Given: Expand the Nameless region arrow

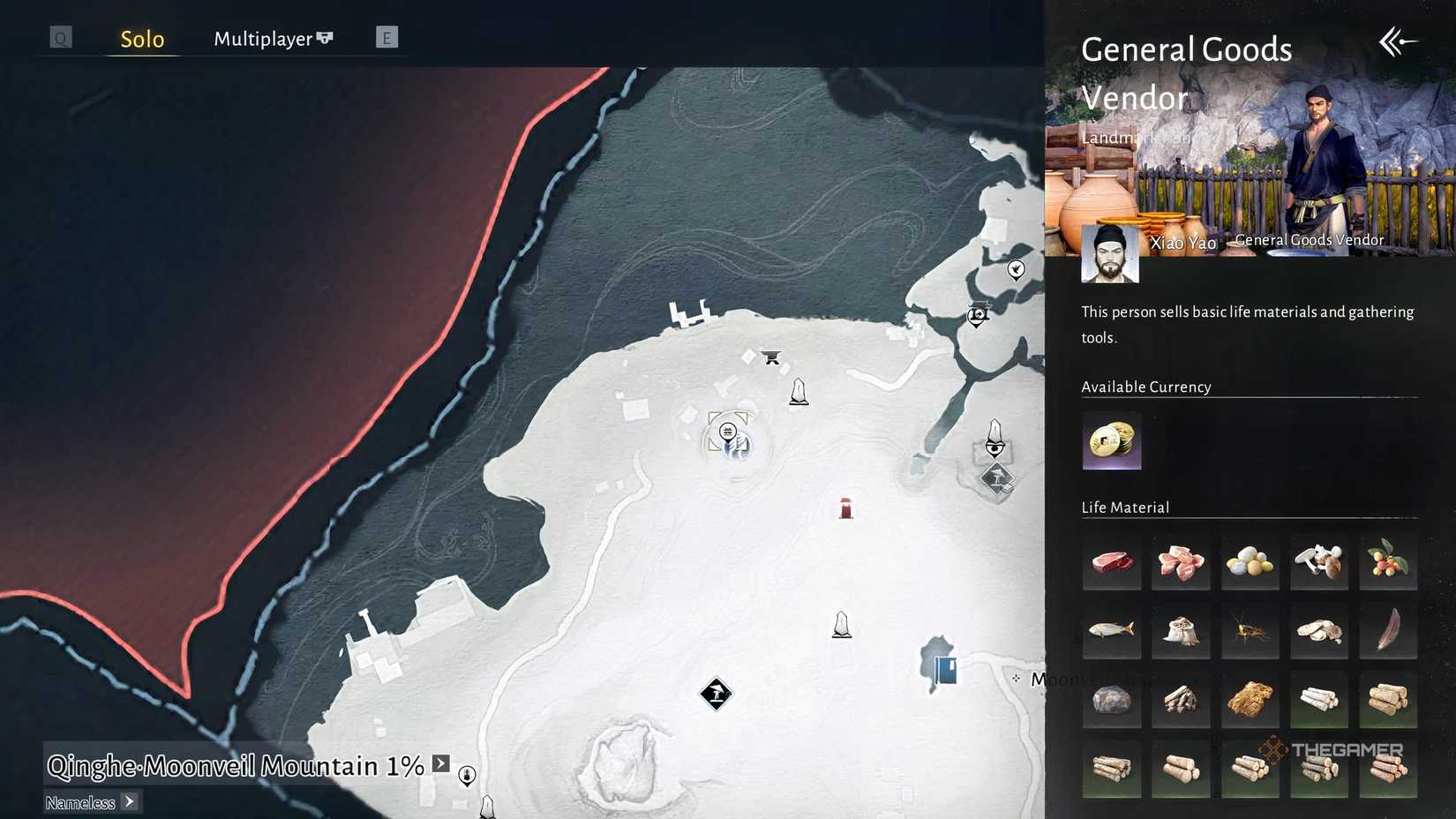Looking at the screenshot, I should (x=129, y=802).
